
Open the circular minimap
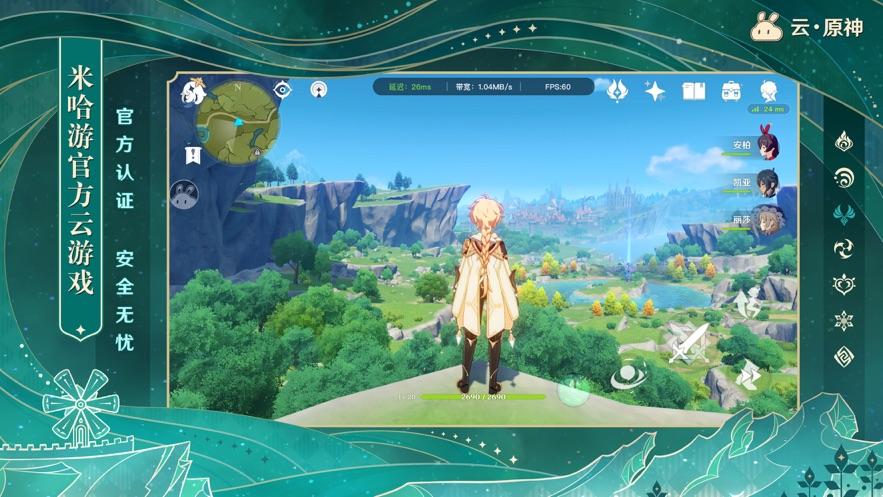[236, 123]
